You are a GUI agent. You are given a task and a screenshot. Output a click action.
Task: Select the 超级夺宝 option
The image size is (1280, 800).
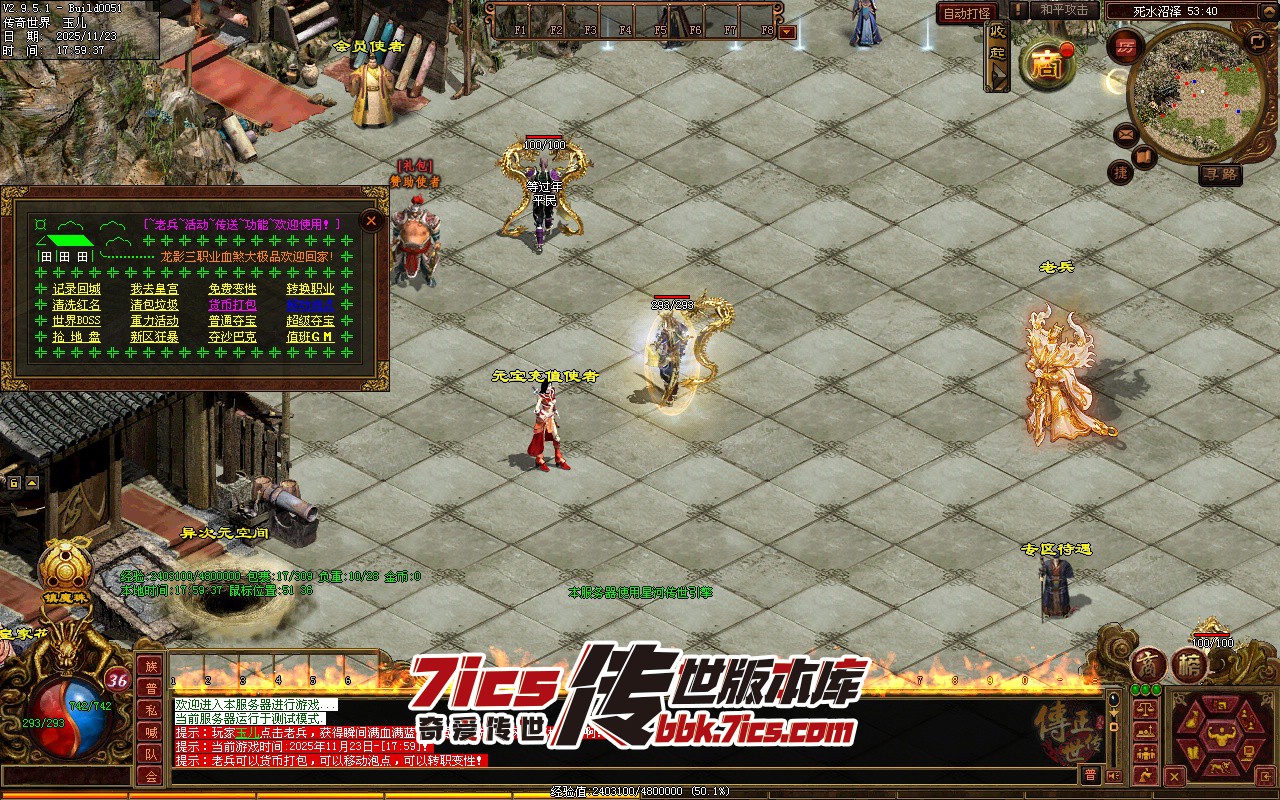(x=310, y=321)
